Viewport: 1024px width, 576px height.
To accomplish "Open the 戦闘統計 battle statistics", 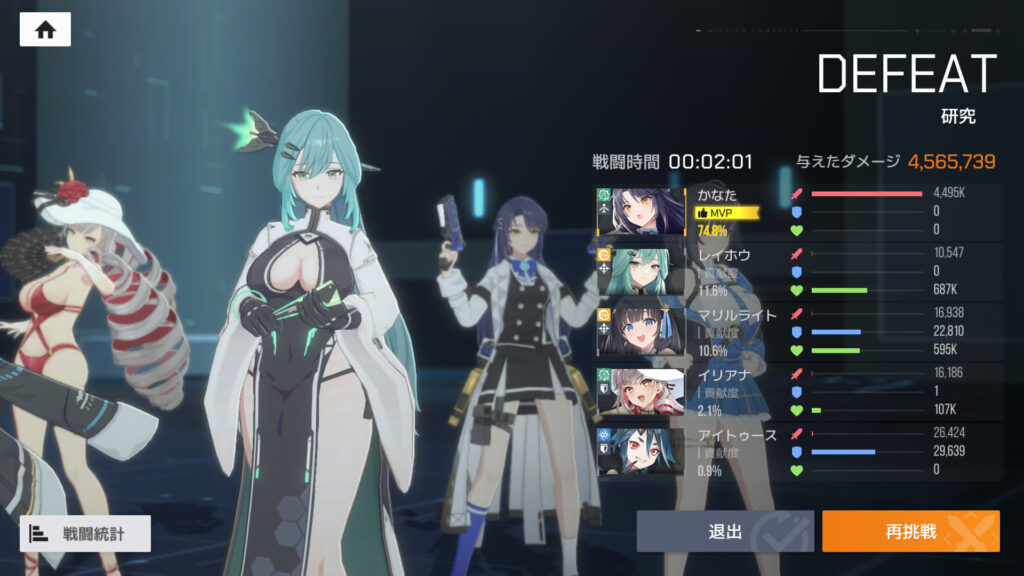I will (85, 533).
